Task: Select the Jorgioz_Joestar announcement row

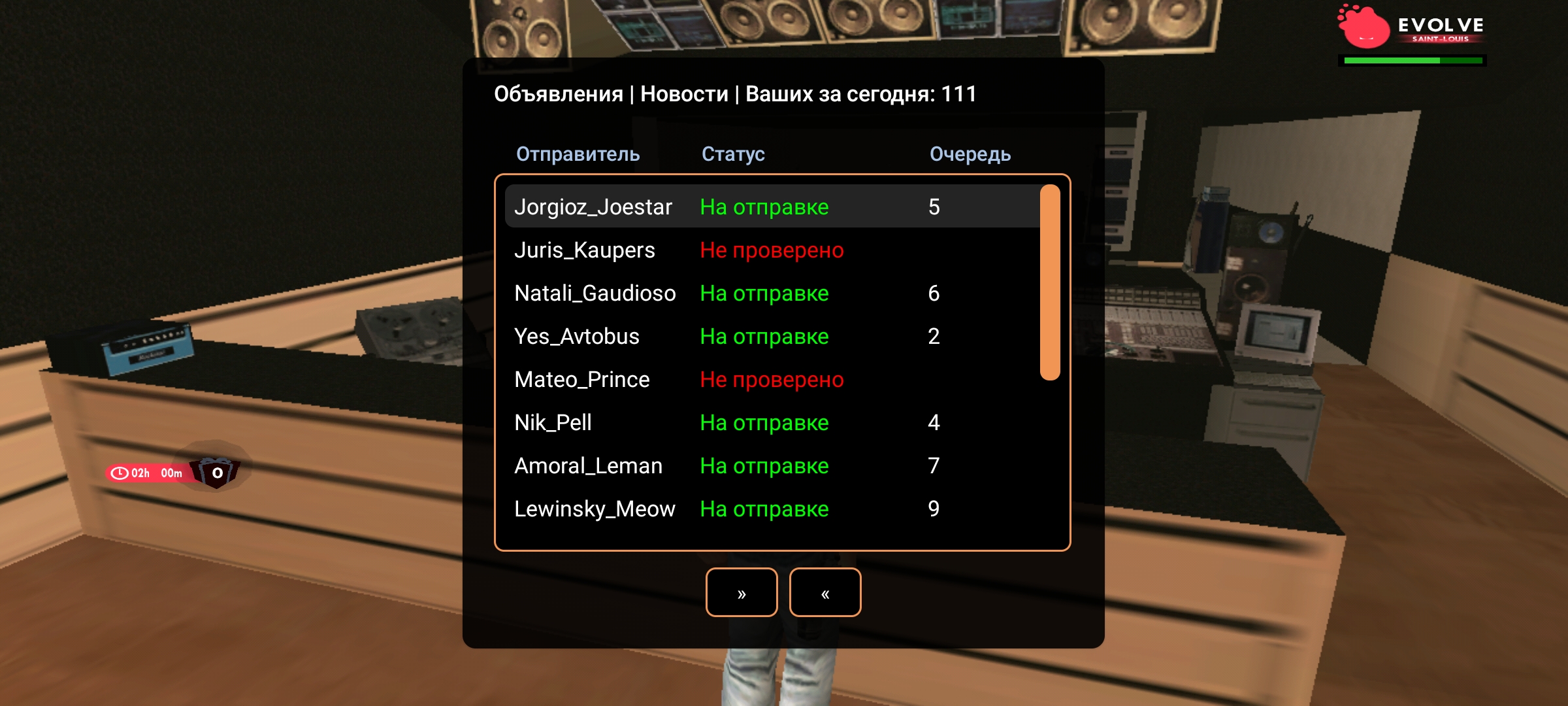Action: pyautogui.click(x=771, y=207)
